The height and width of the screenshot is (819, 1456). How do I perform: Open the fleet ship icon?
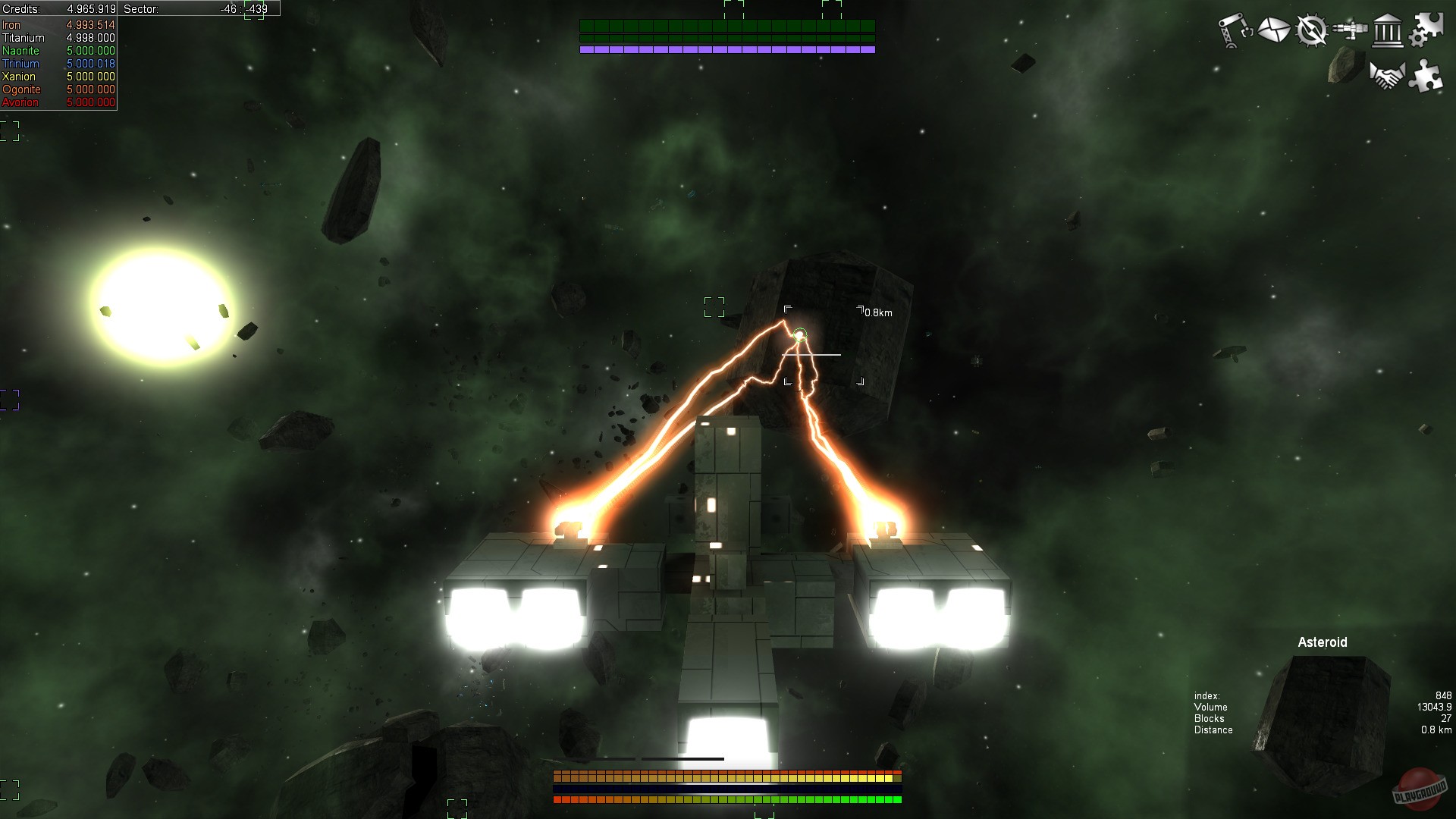click(x=1351, y=30)
